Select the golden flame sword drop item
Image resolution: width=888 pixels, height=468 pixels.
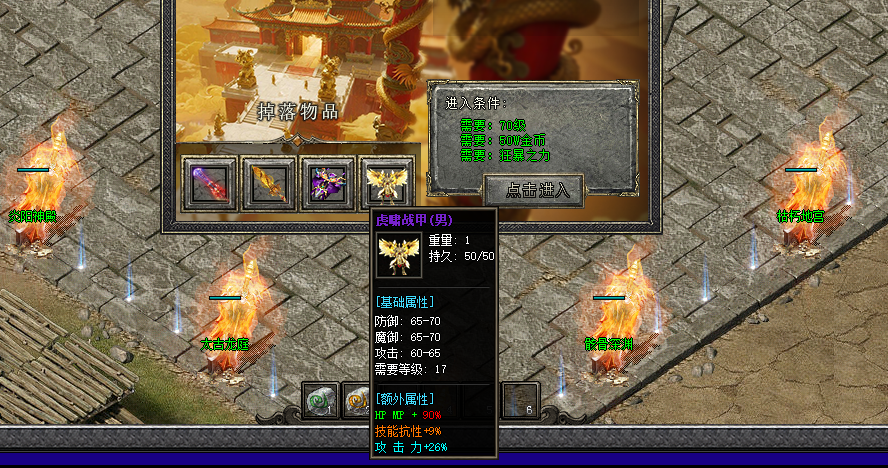click(269, 184)
